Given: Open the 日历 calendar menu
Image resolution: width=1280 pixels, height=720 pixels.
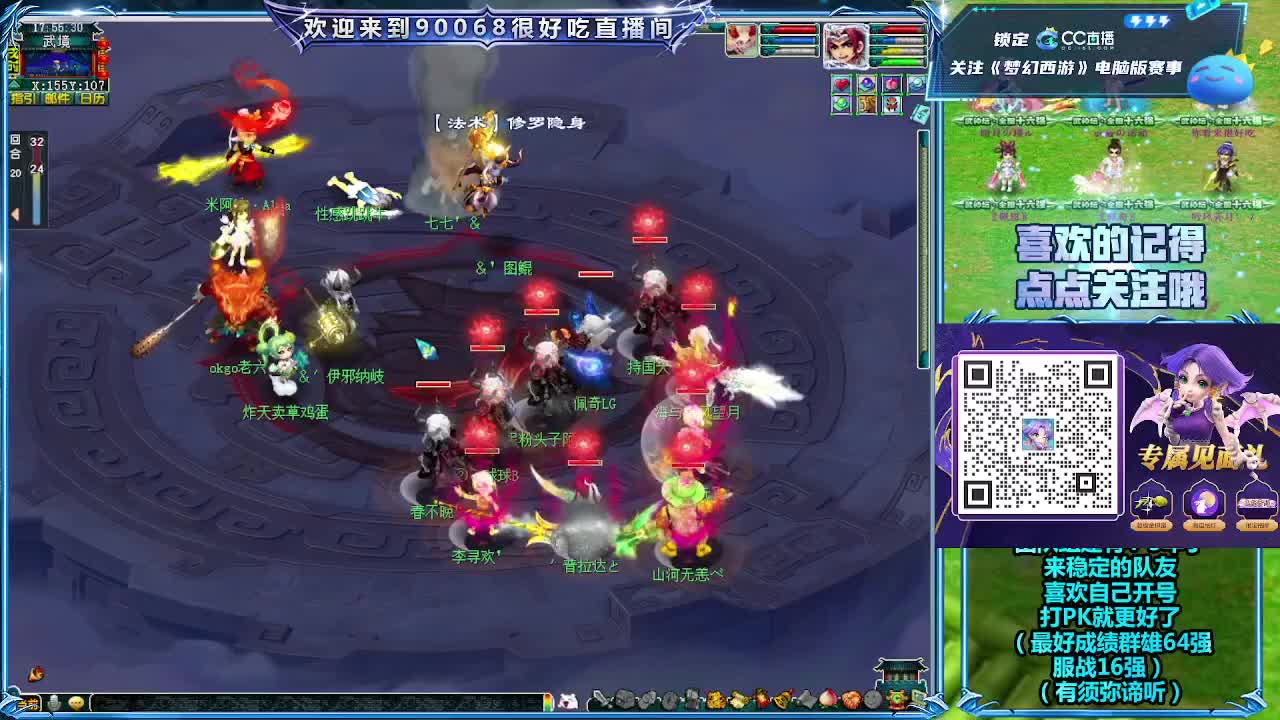Looking at the screenshot, I should click(x=91, y=99).
